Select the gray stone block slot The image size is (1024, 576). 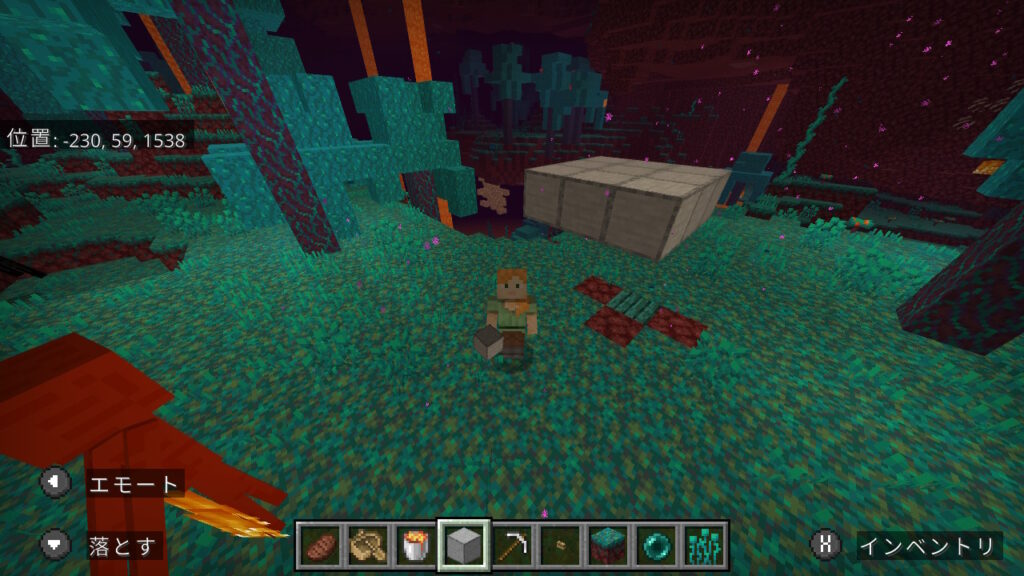click(464, 546)
